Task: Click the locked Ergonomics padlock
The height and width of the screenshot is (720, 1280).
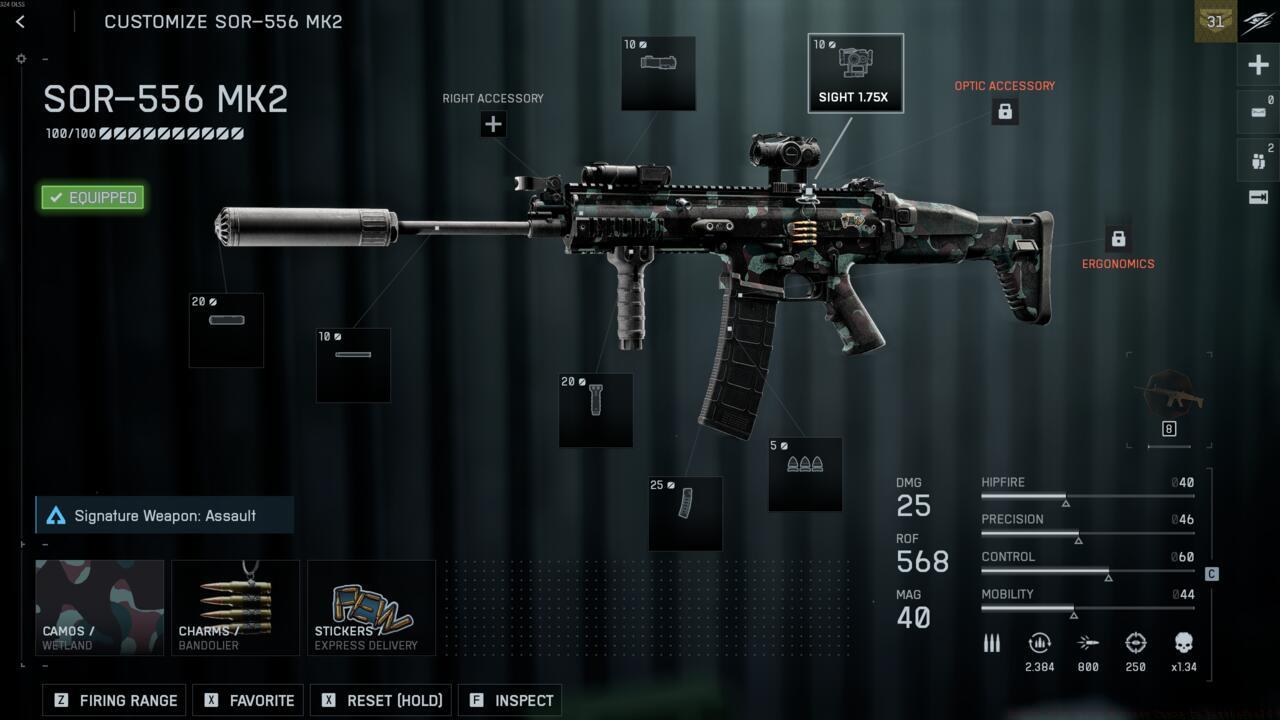Action: coord(1117,239)
